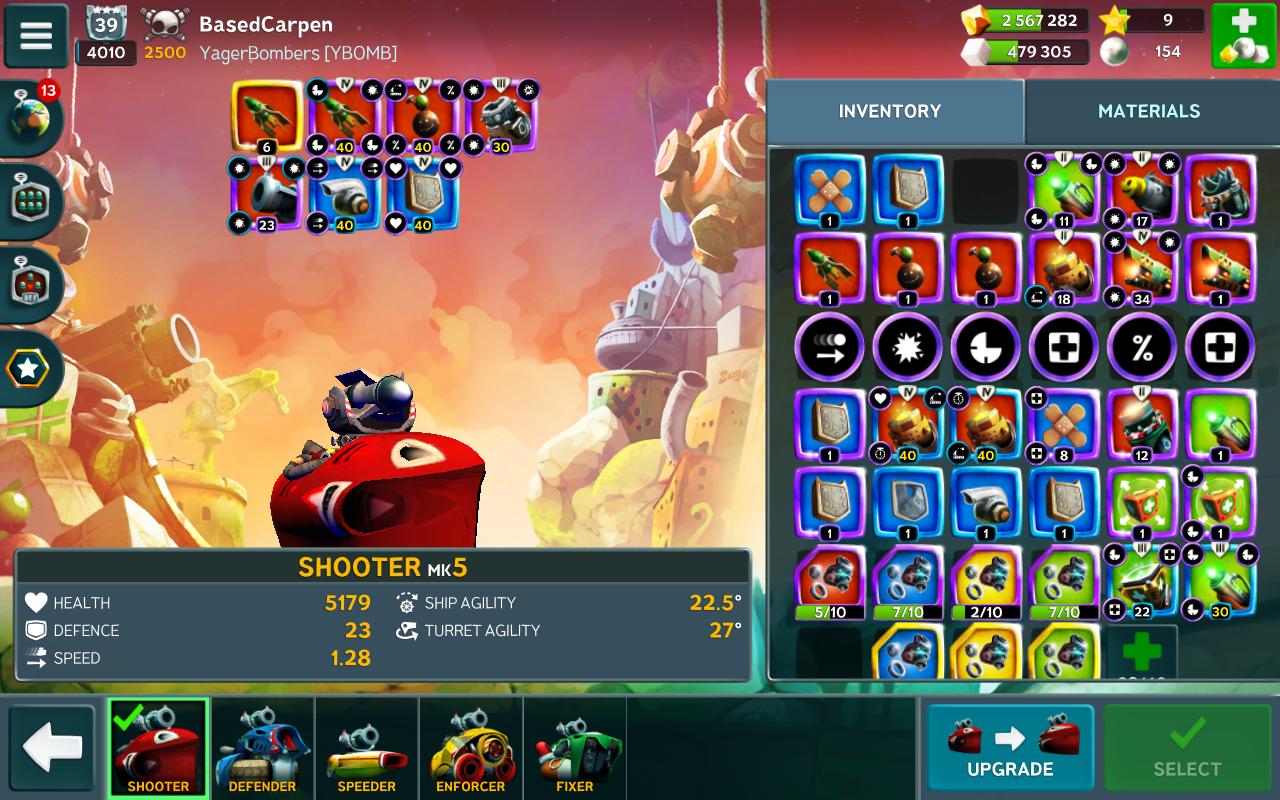Click the equipped yellow-framed rocket level 6
This screenshot has height=800, width=1280.
tap(267, 116)
